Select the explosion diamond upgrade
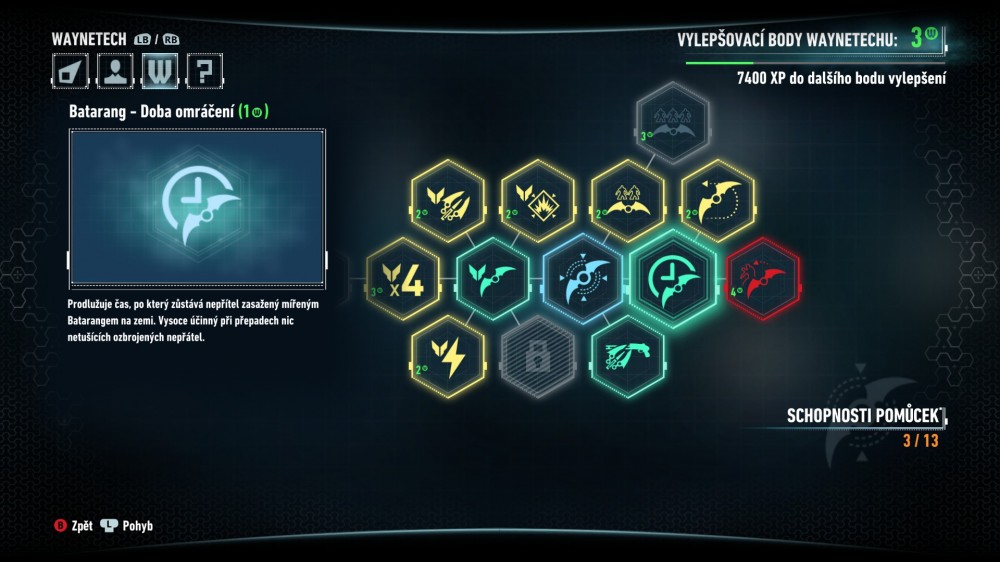 (537, 195)
